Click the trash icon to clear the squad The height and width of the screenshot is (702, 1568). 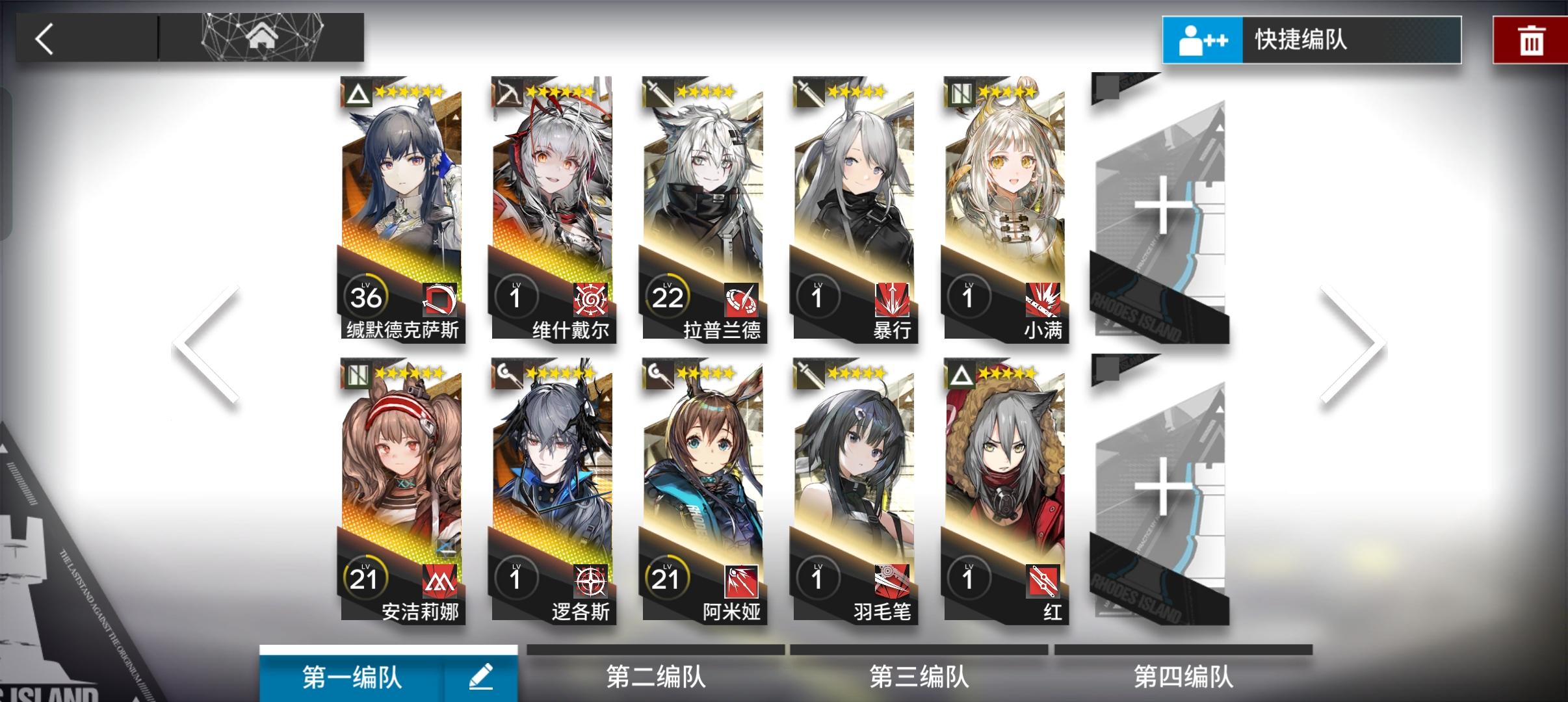(x=1532, y=39)
